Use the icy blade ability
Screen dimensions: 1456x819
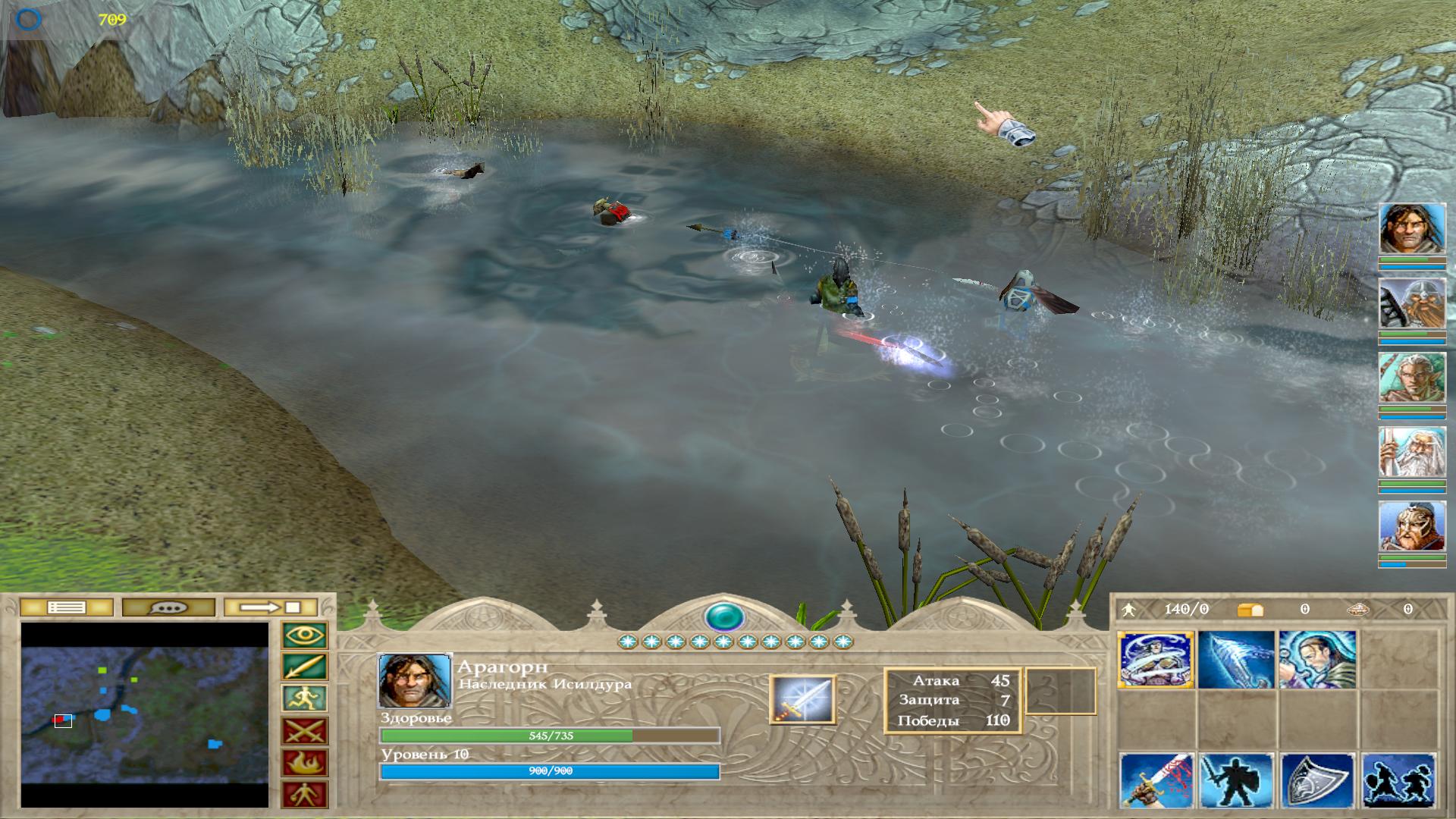(1236, 660)
